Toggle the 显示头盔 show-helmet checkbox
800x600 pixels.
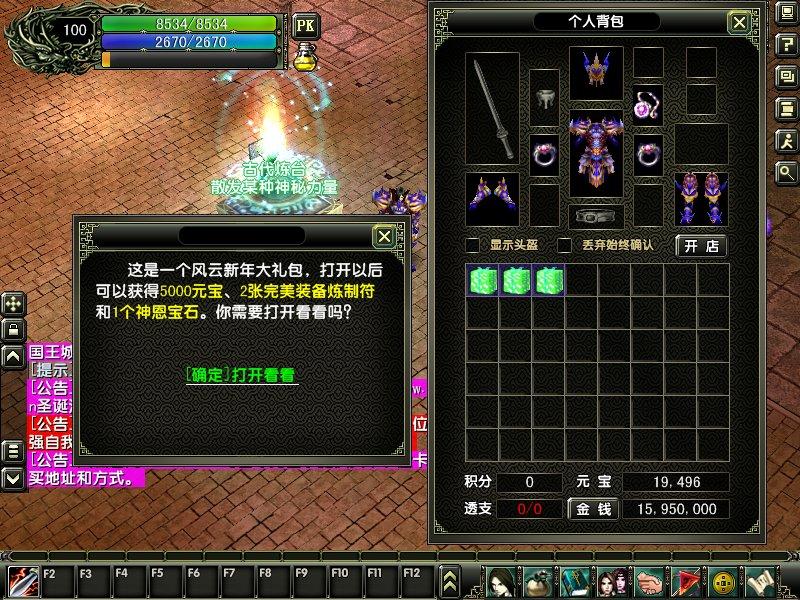tap(474, 245)
